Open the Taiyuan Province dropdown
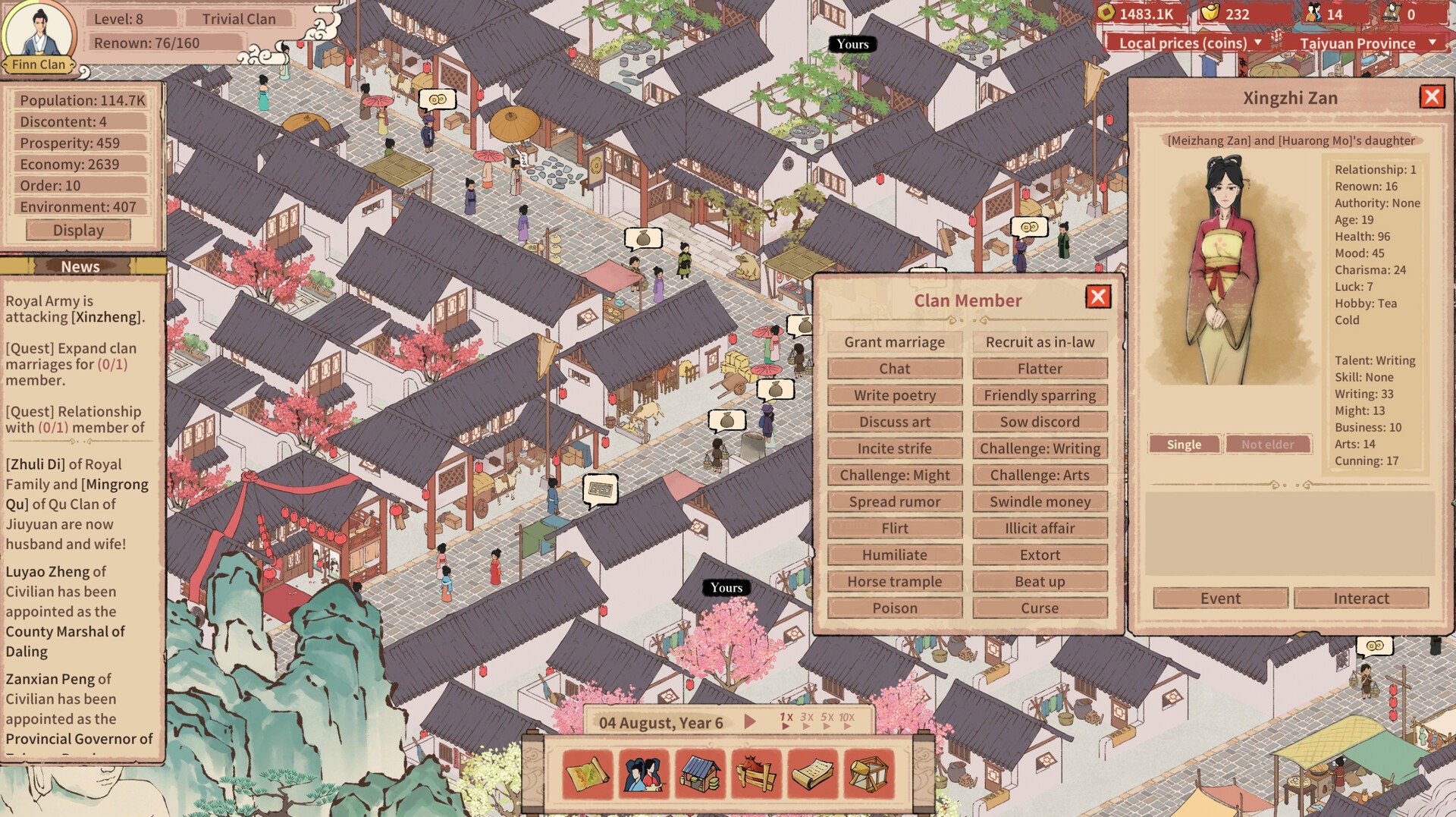Image resolution: width=1456 pixels, height=817 pixels. tap(1366, 43)
